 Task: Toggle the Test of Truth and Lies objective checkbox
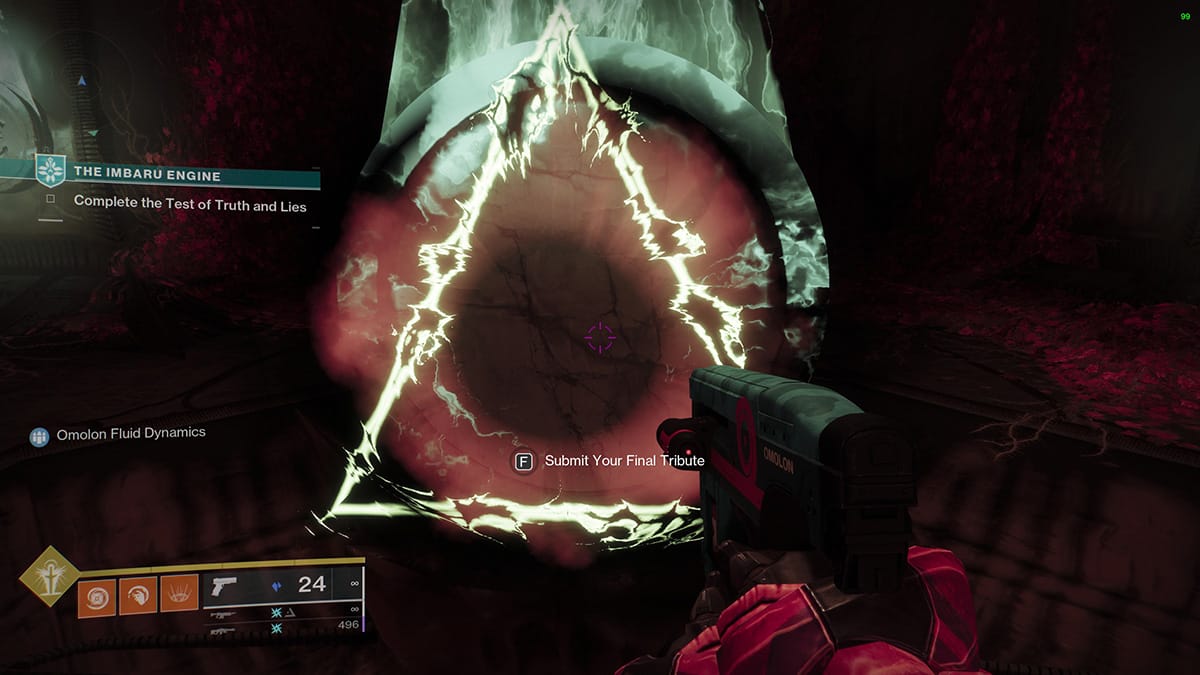coord(49,200)
